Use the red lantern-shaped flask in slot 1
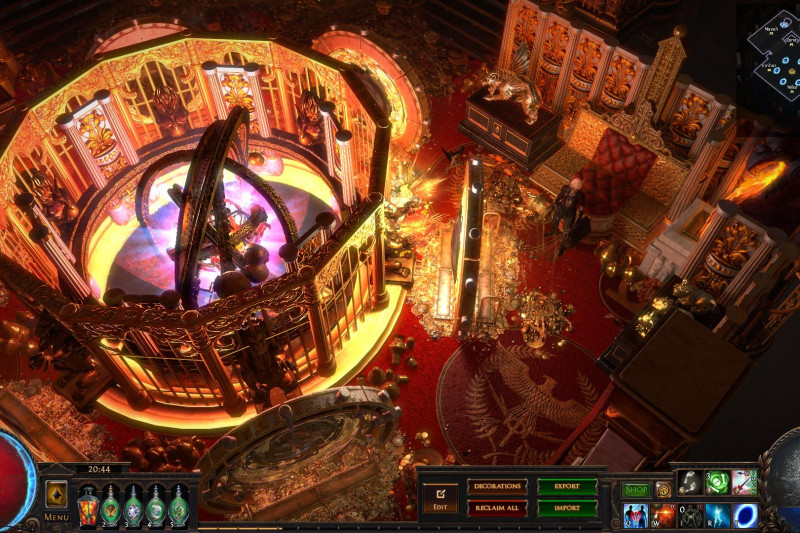The height and width of the screenshot is (533, 800). pyautogui.click(x=87, y=505)
